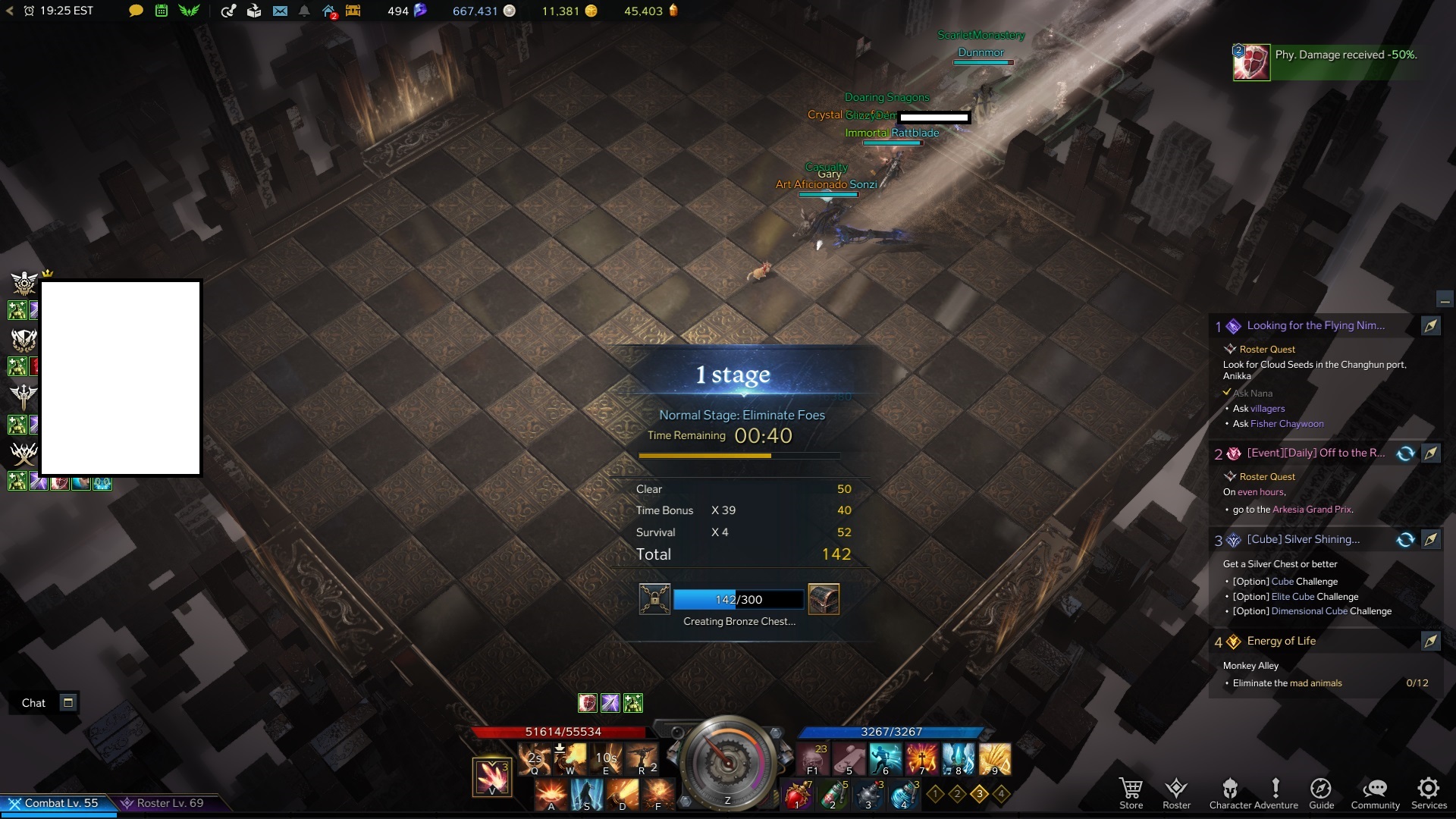Activate the golden harp skill
Viewport: 1456px width, 819px height.
tap(994, 758)
